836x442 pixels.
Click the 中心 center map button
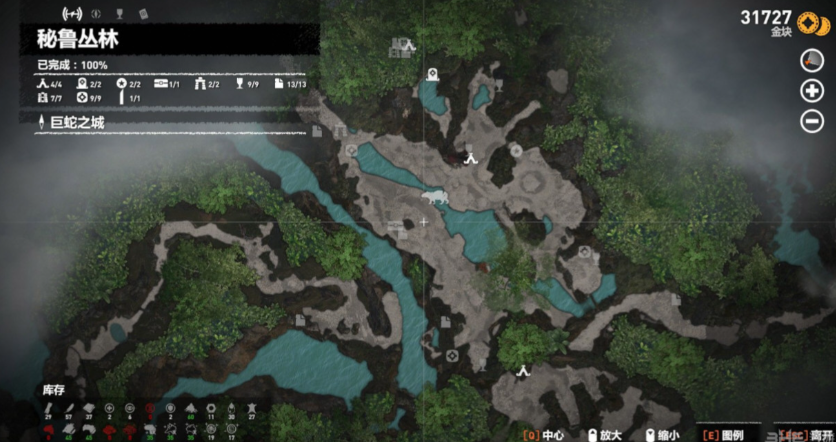545,435
